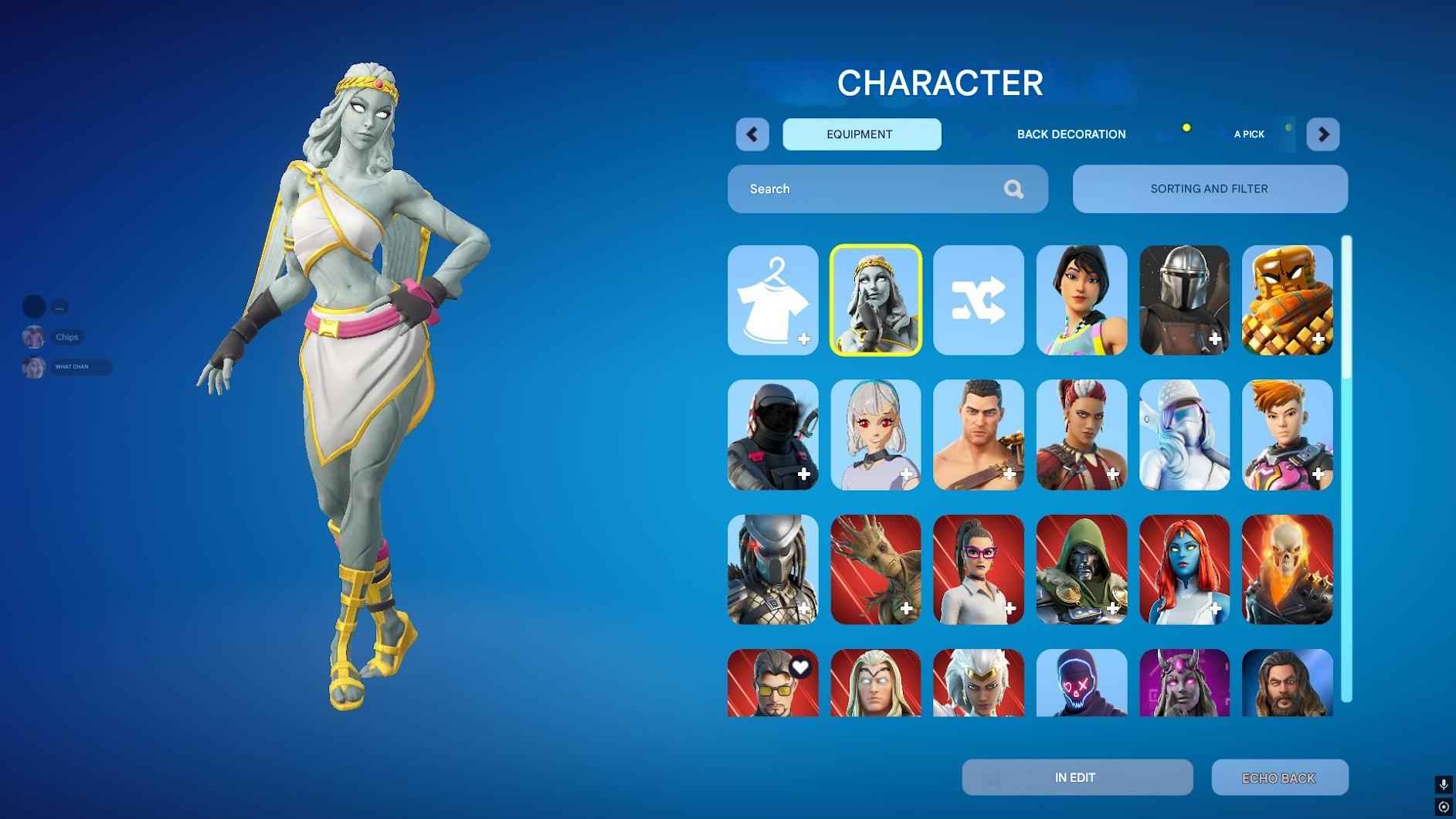Switch to the EQUIPMENT tab
Viewport: 1456px width, 819px height.
pos(861,134)
